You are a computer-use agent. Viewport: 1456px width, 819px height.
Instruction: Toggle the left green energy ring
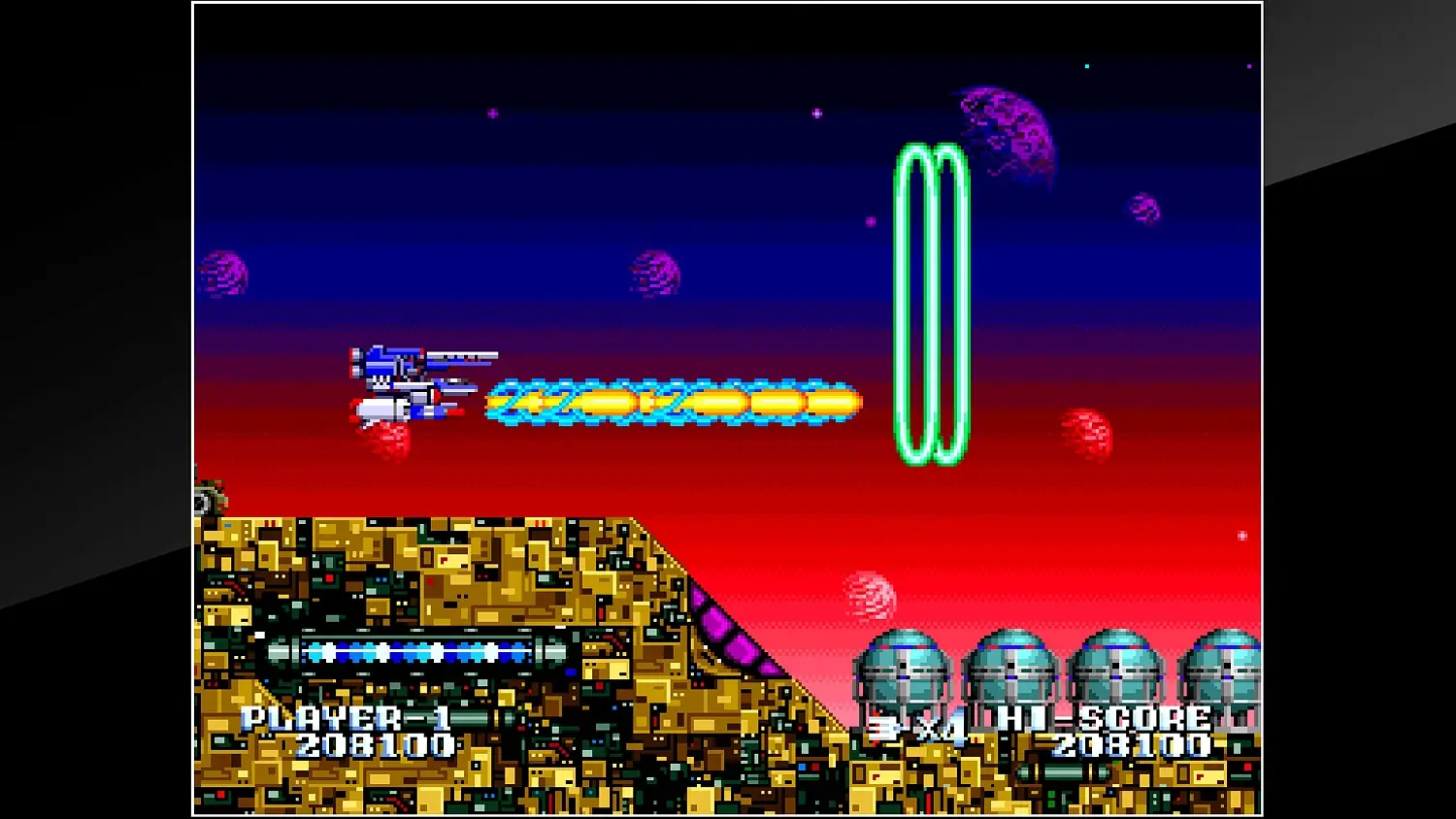pos(910,301)
